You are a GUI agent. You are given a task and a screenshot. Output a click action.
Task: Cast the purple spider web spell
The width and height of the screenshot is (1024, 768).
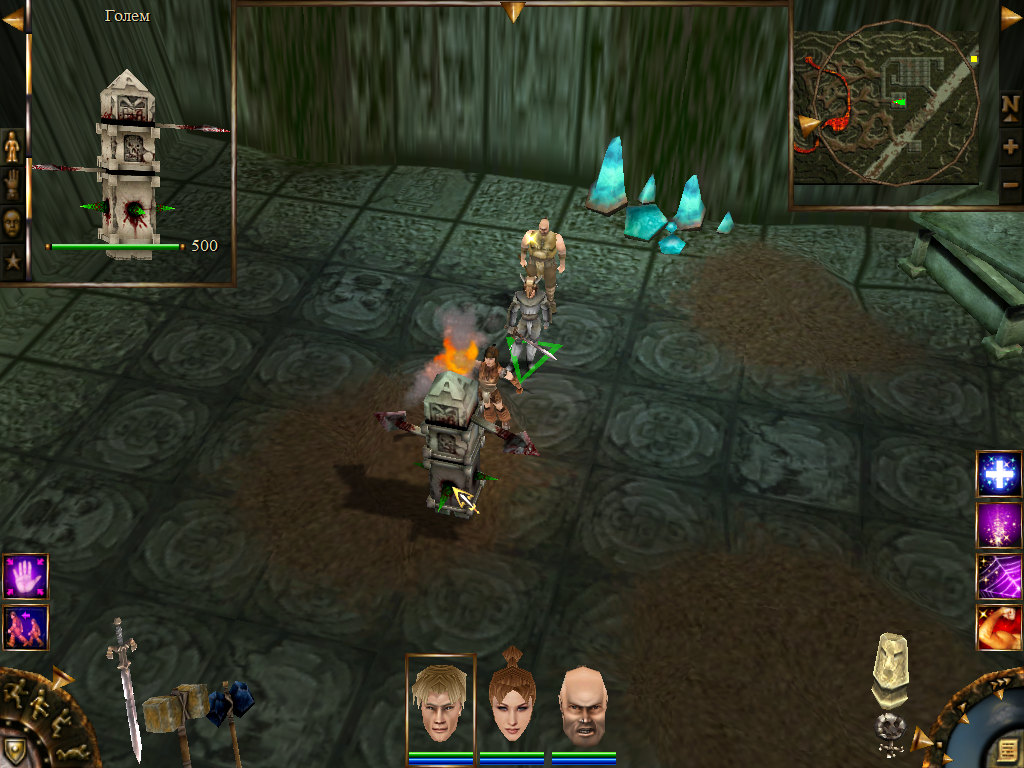click(999, 576)
